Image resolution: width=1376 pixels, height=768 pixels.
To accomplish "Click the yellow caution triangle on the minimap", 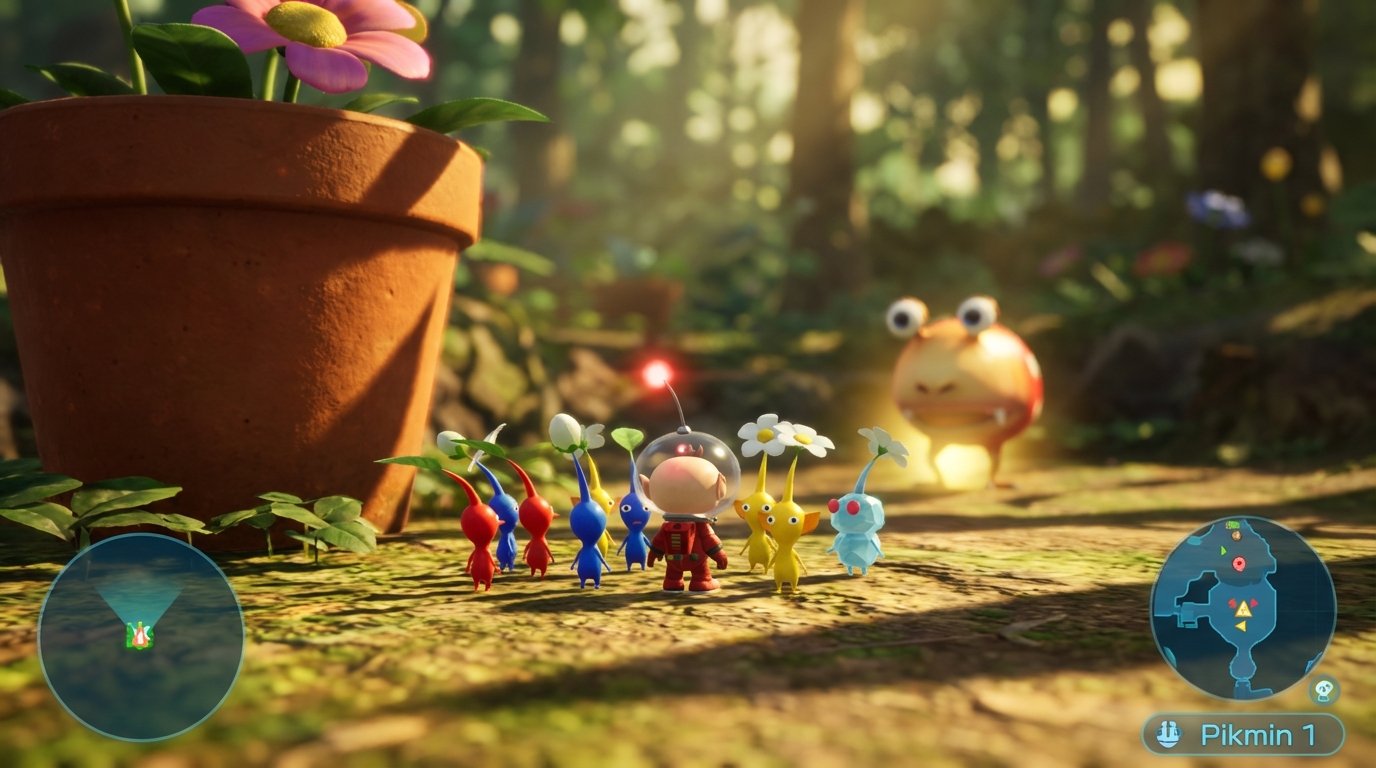I will tap(1242, 610).
